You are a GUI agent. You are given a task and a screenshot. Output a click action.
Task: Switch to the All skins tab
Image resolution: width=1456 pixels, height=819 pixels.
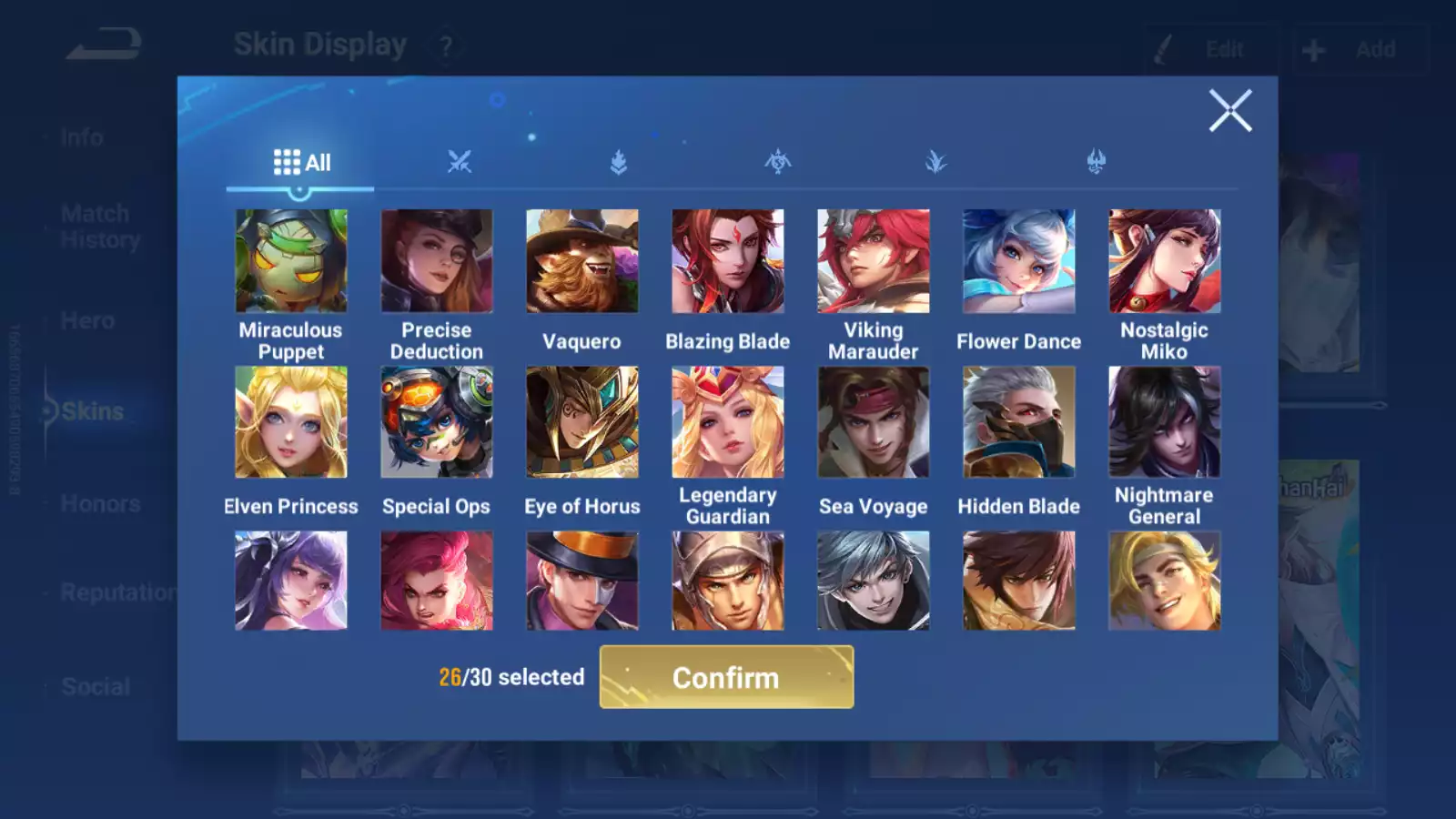(x=301, y=163)
